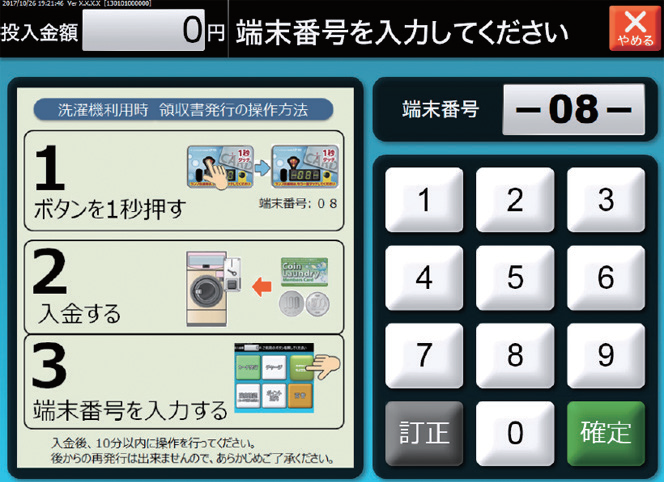Image resolution: width=664 pixels, height=482 pixels.
Task: Cancel with the orange やめる button
Action: tap(633, 27)
